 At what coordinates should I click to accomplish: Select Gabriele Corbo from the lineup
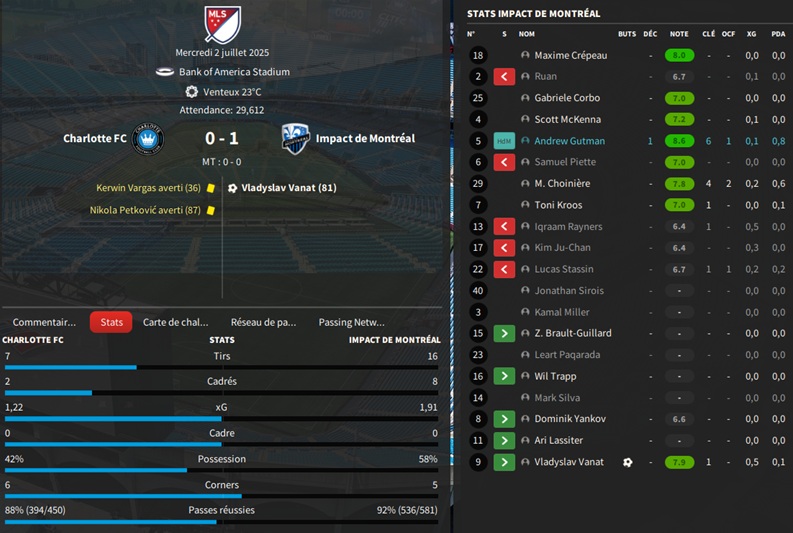tap(567, 98)
